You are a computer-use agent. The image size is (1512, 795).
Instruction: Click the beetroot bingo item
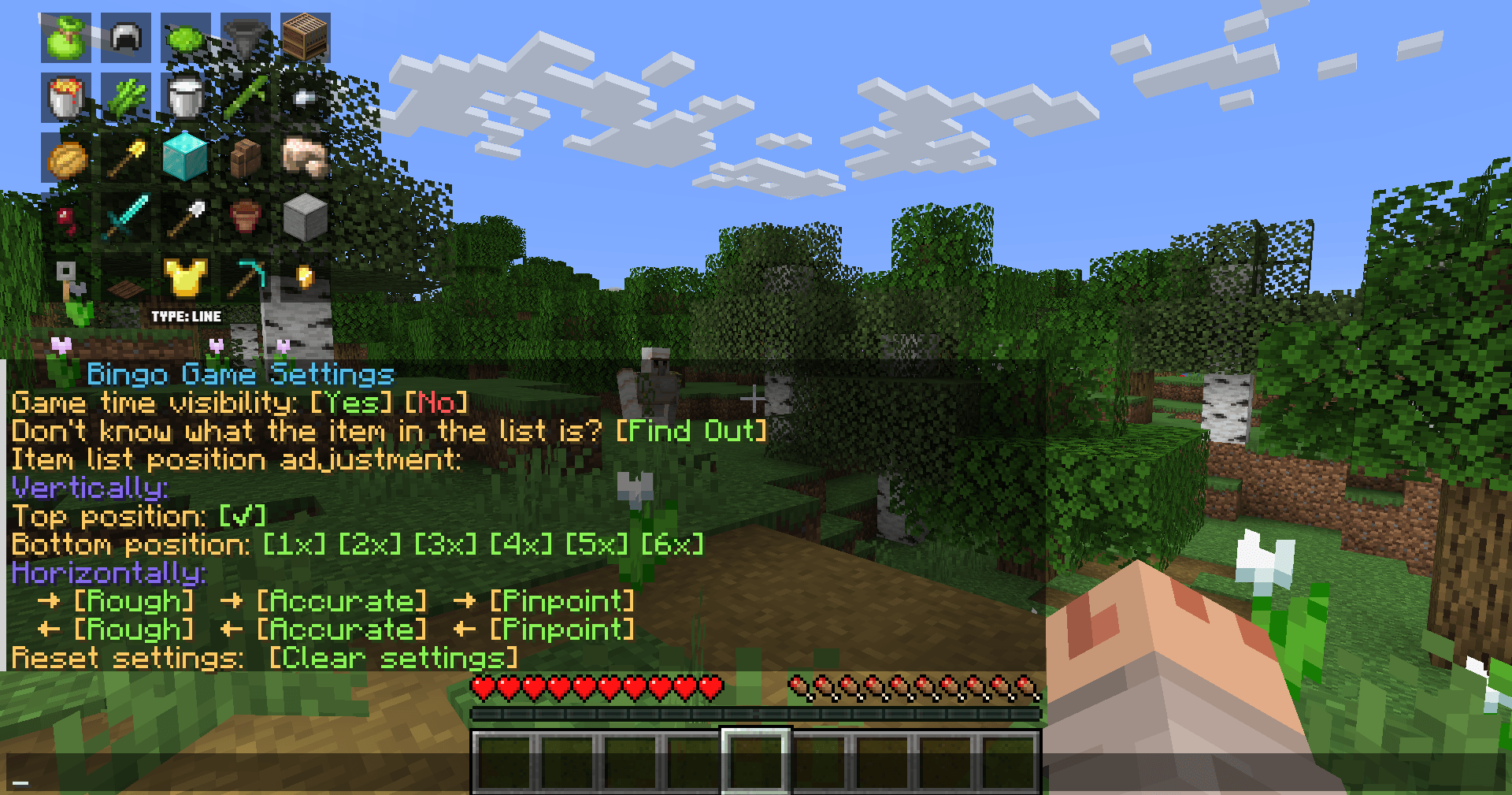67,219
